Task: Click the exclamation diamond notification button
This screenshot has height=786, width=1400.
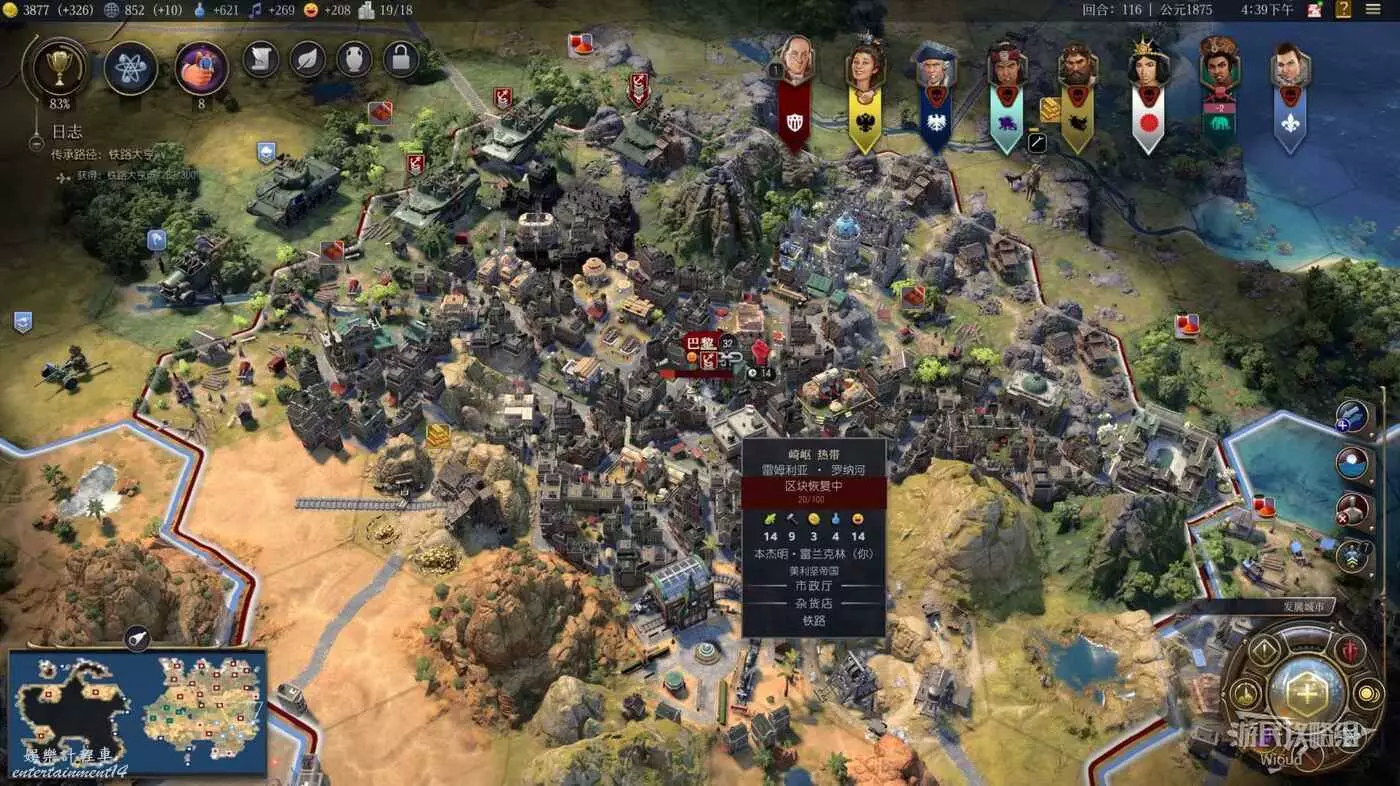Action: (1265, 652)
